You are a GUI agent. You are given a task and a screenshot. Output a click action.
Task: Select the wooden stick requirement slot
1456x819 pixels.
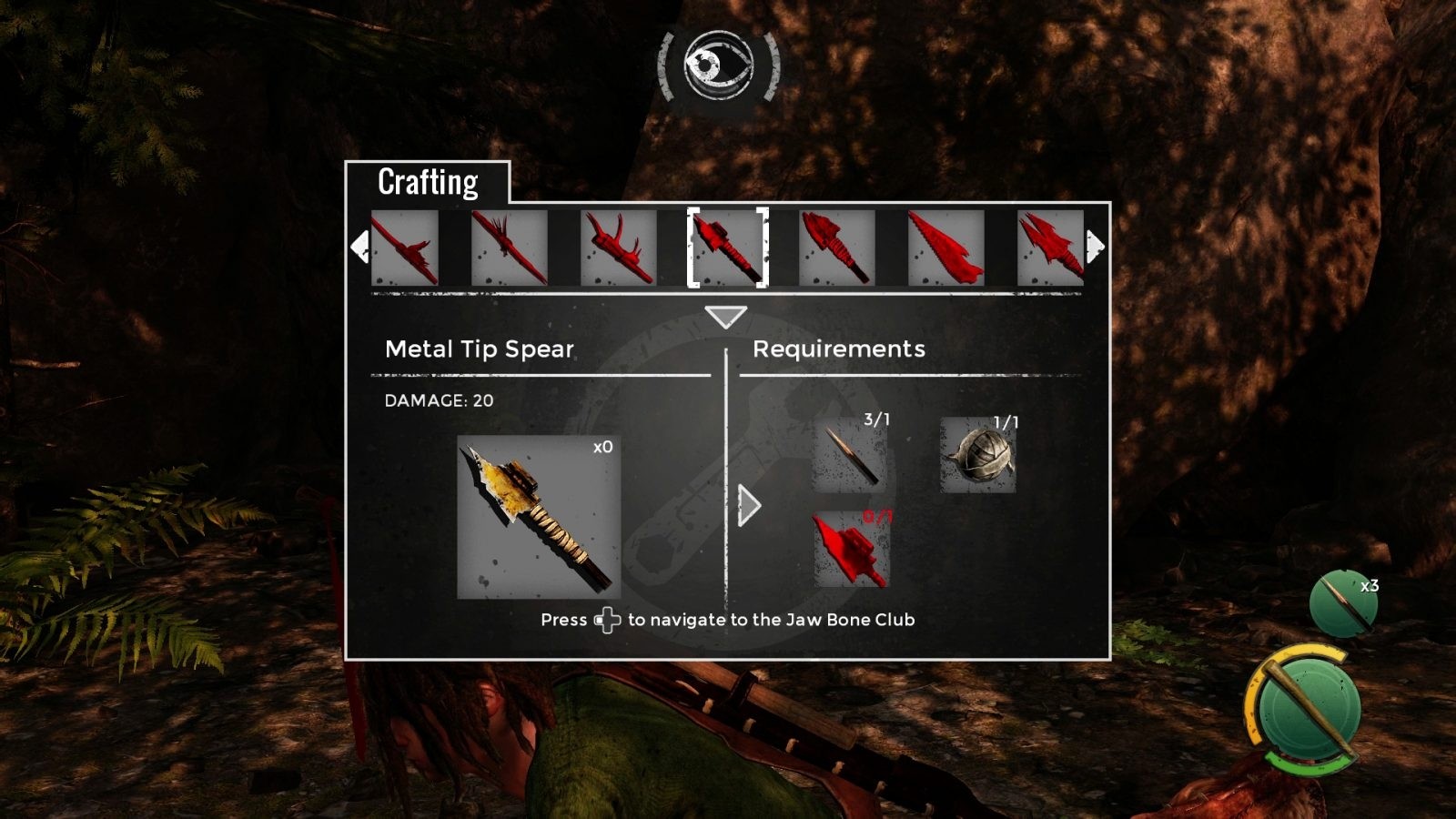[x=850, y=456]
